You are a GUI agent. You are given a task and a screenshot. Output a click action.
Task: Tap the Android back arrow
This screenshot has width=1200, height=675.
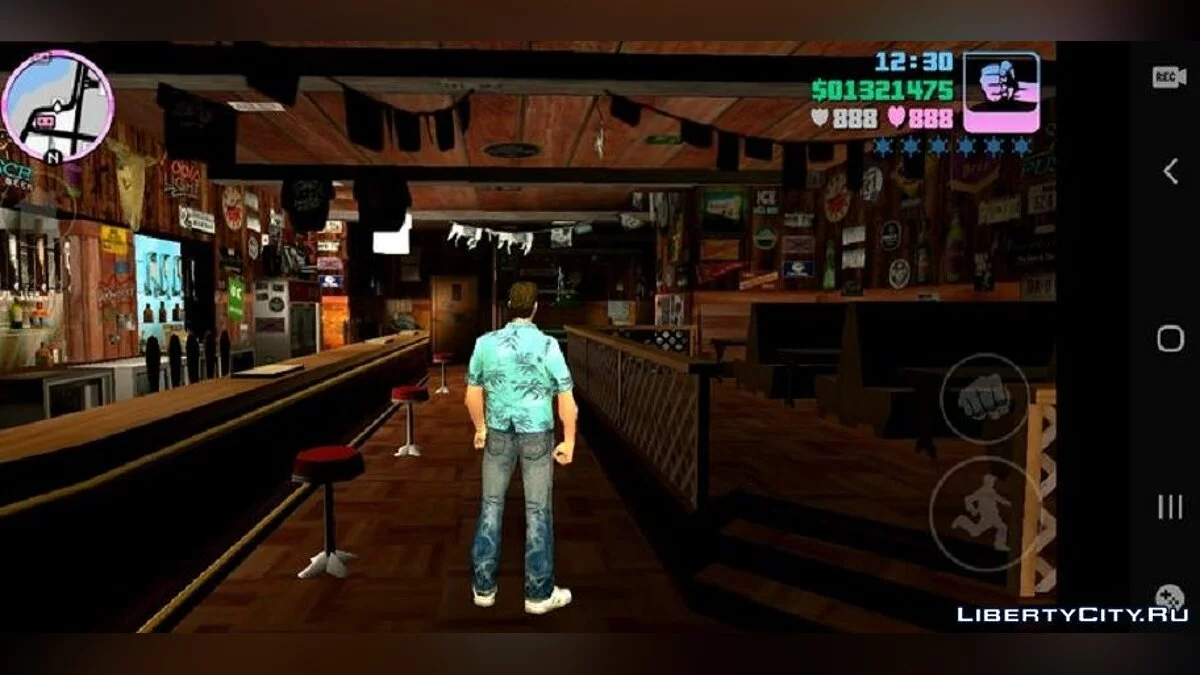click(1170, 172)
